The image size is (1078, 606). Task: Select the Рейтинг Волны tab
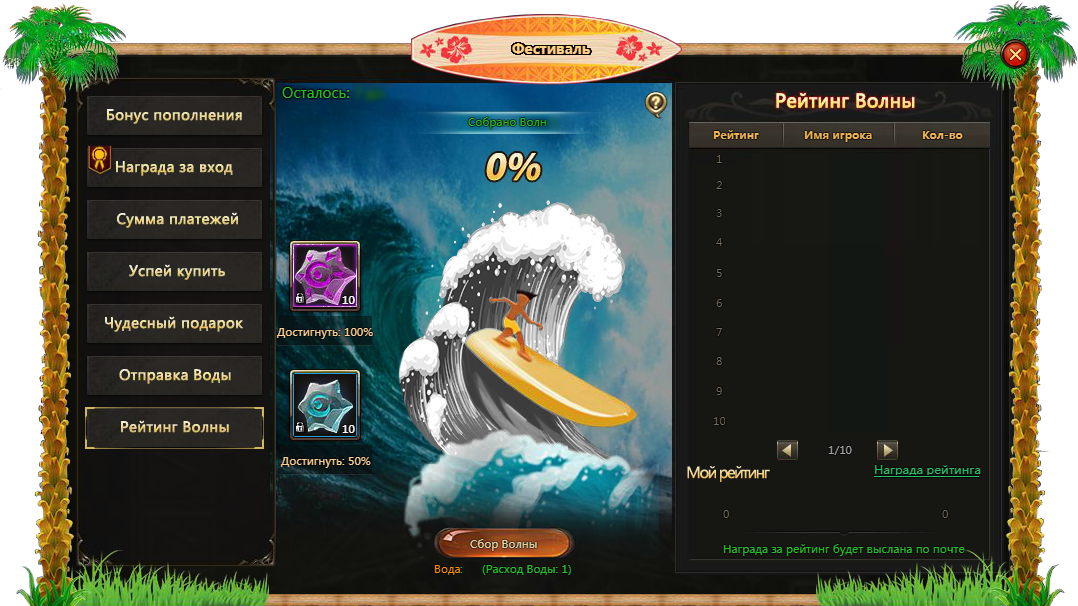click(x=174, y=427)
